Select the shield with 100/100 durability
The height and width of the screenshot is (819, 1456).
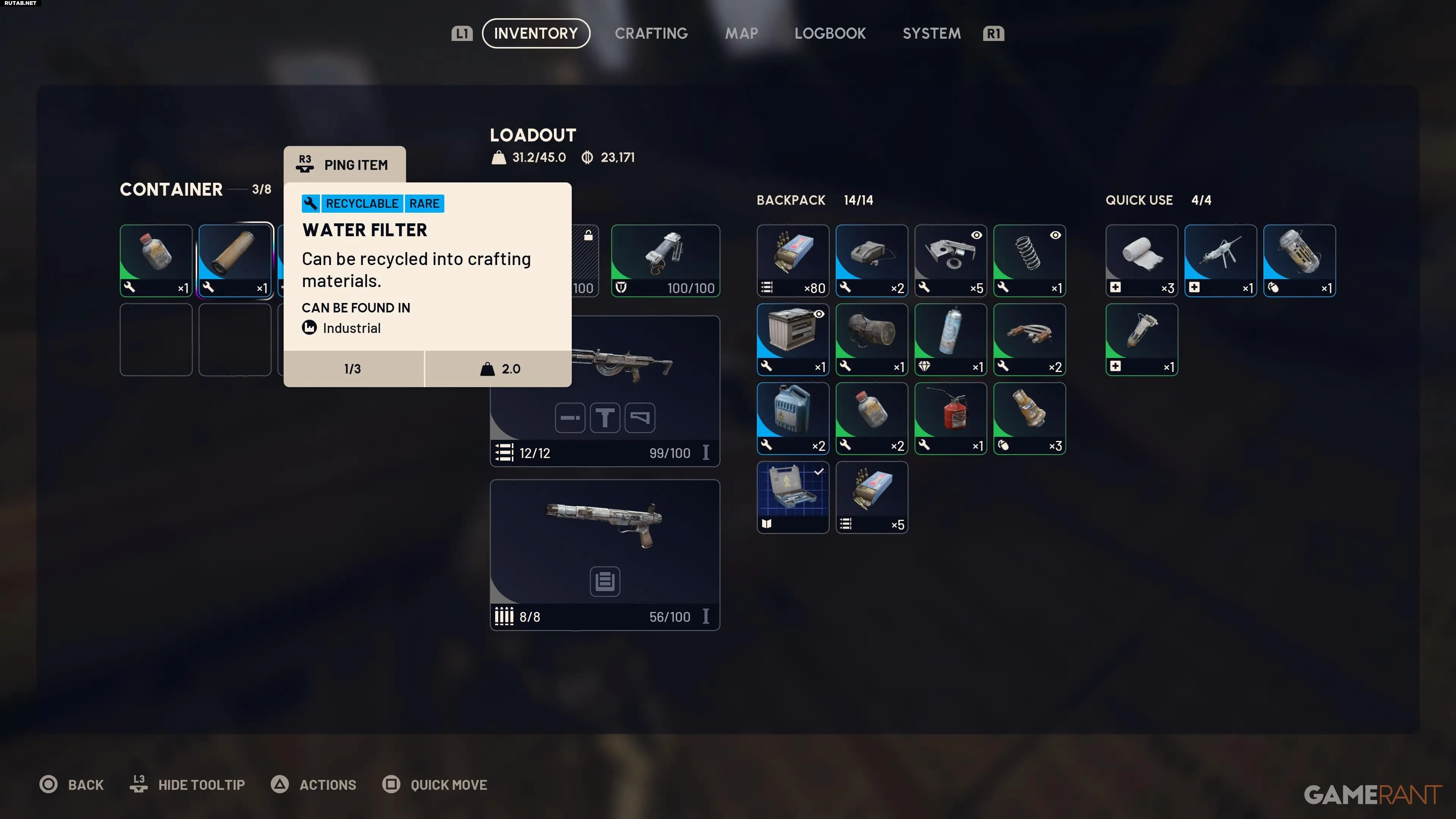pyautogui.click(x=665, y=260)
